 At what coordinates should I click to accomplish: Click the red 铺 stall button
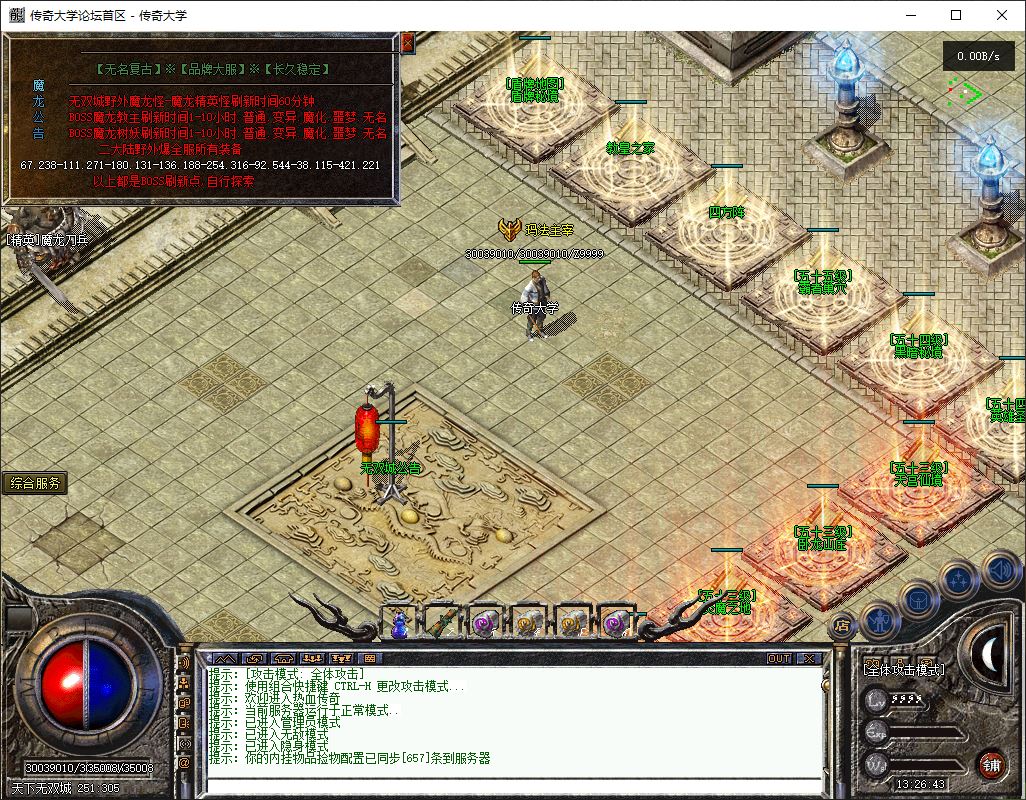[x=991, y=764]
